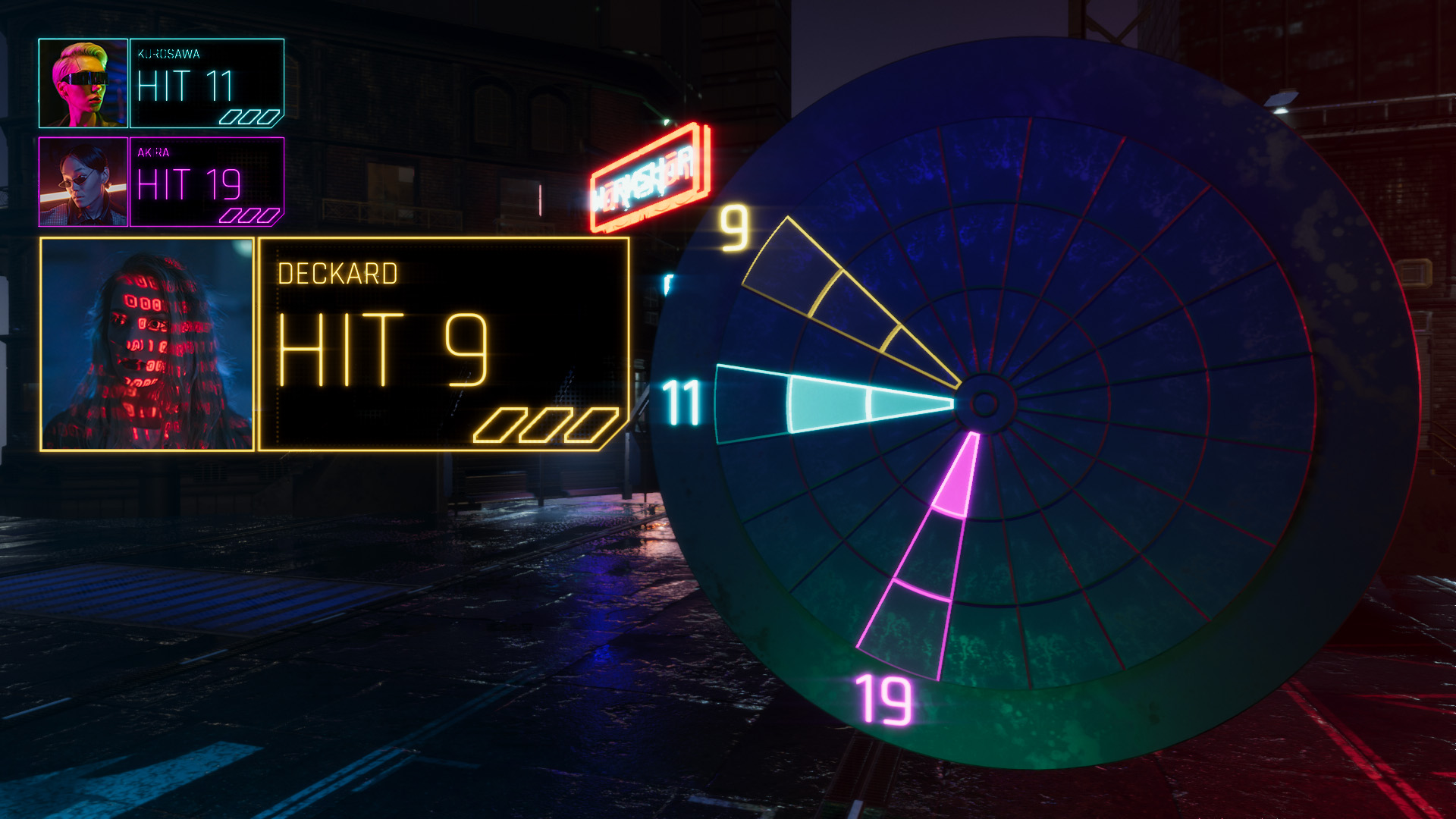Choose Deckard's large portrait image
This screenshot has height=819, width=1456.
point(147,344)
